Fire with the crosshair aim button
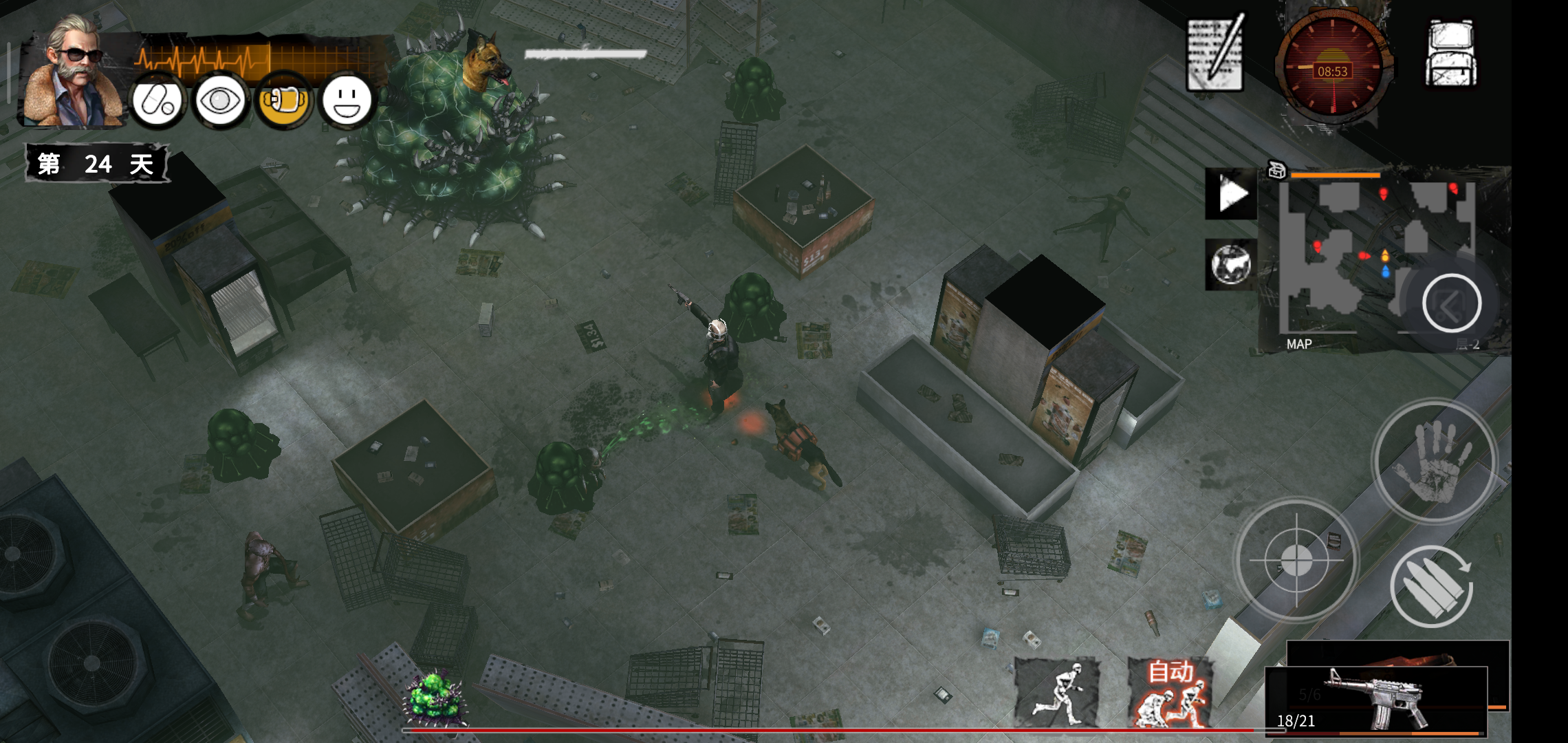This screenshot has width=1568, height=743. tap(1296, 560)
